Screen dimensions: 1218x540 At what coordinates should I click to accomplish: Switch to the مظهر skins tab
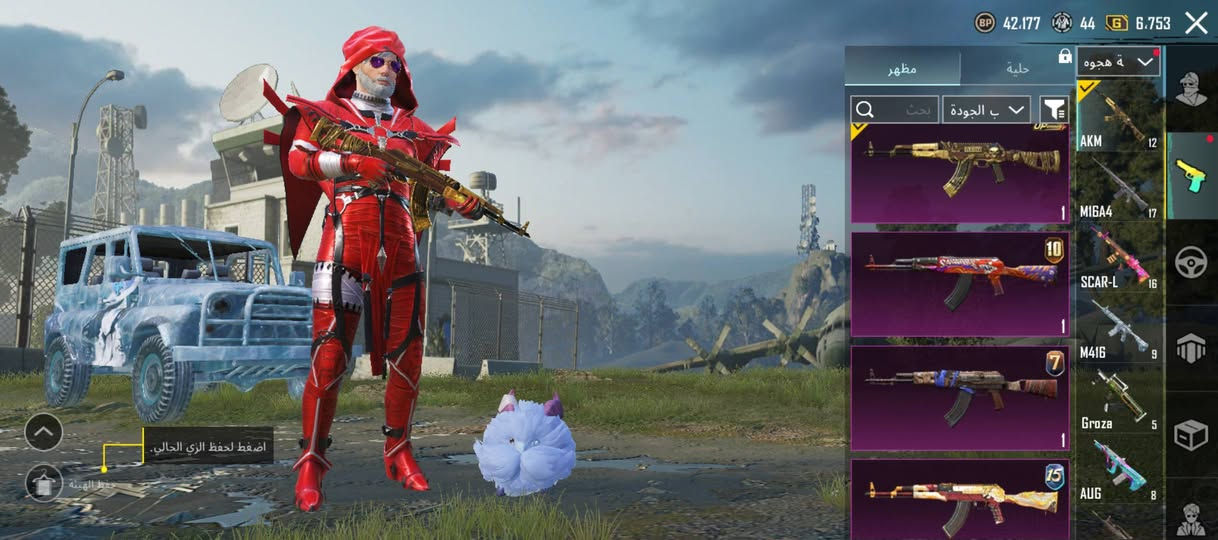coord(902,68)
